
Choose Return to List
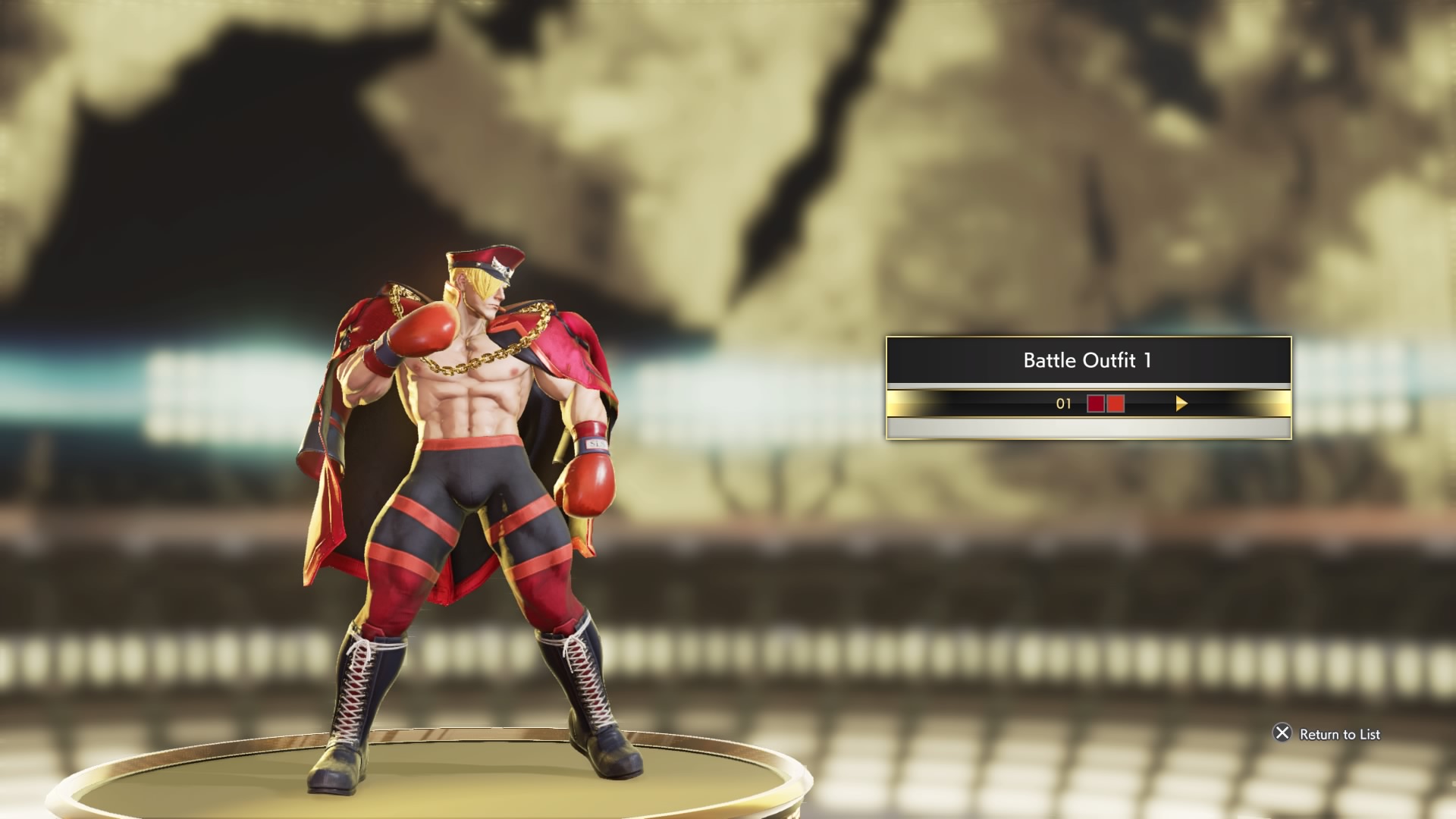click(1327, 733)
